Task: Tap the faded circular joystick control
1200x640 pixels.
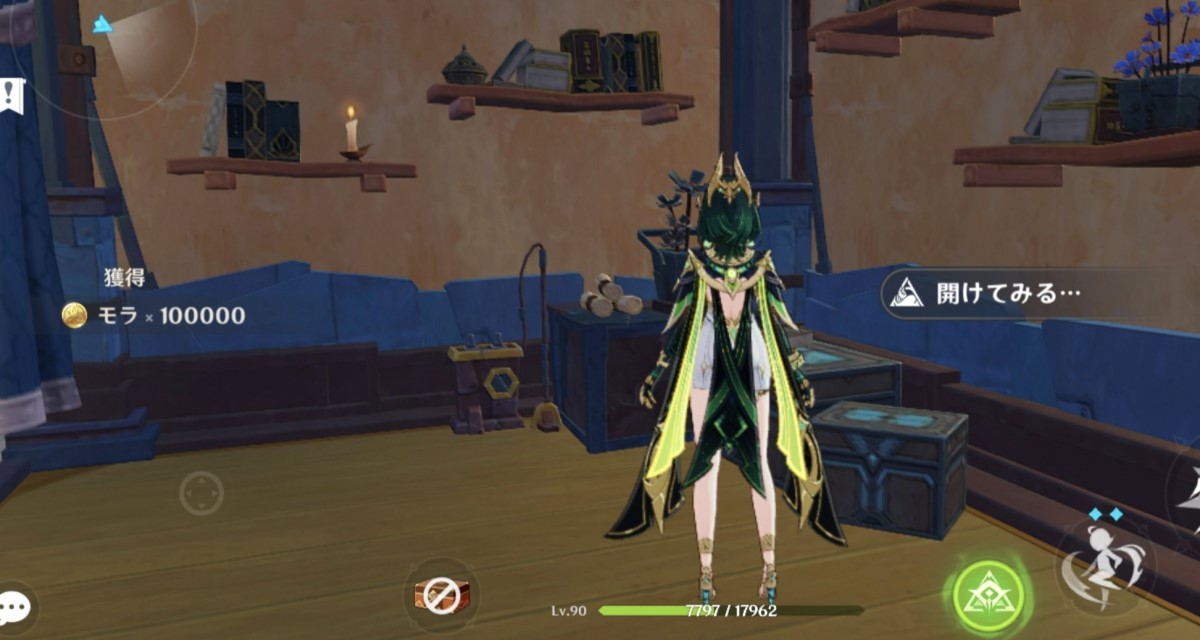Action: 201,493
